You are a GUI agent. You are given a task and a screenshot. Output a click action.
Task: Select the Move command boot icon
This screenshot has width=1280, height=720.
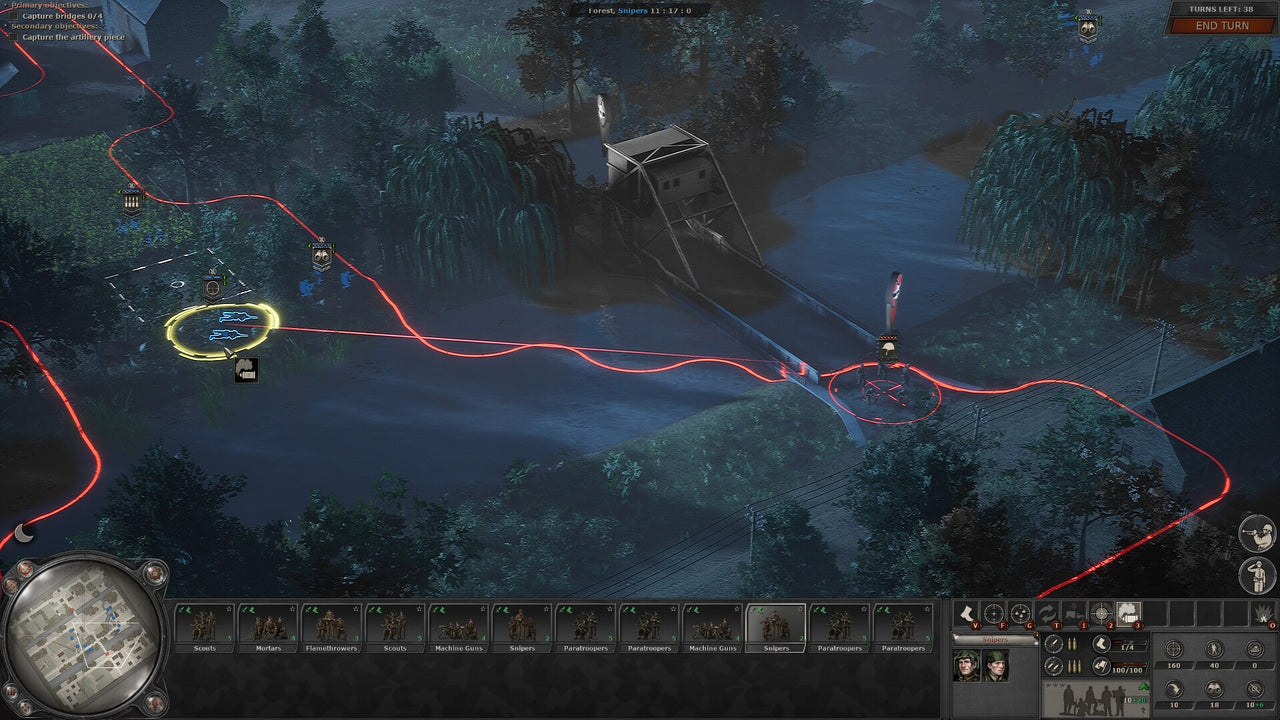tap(968, 613)
